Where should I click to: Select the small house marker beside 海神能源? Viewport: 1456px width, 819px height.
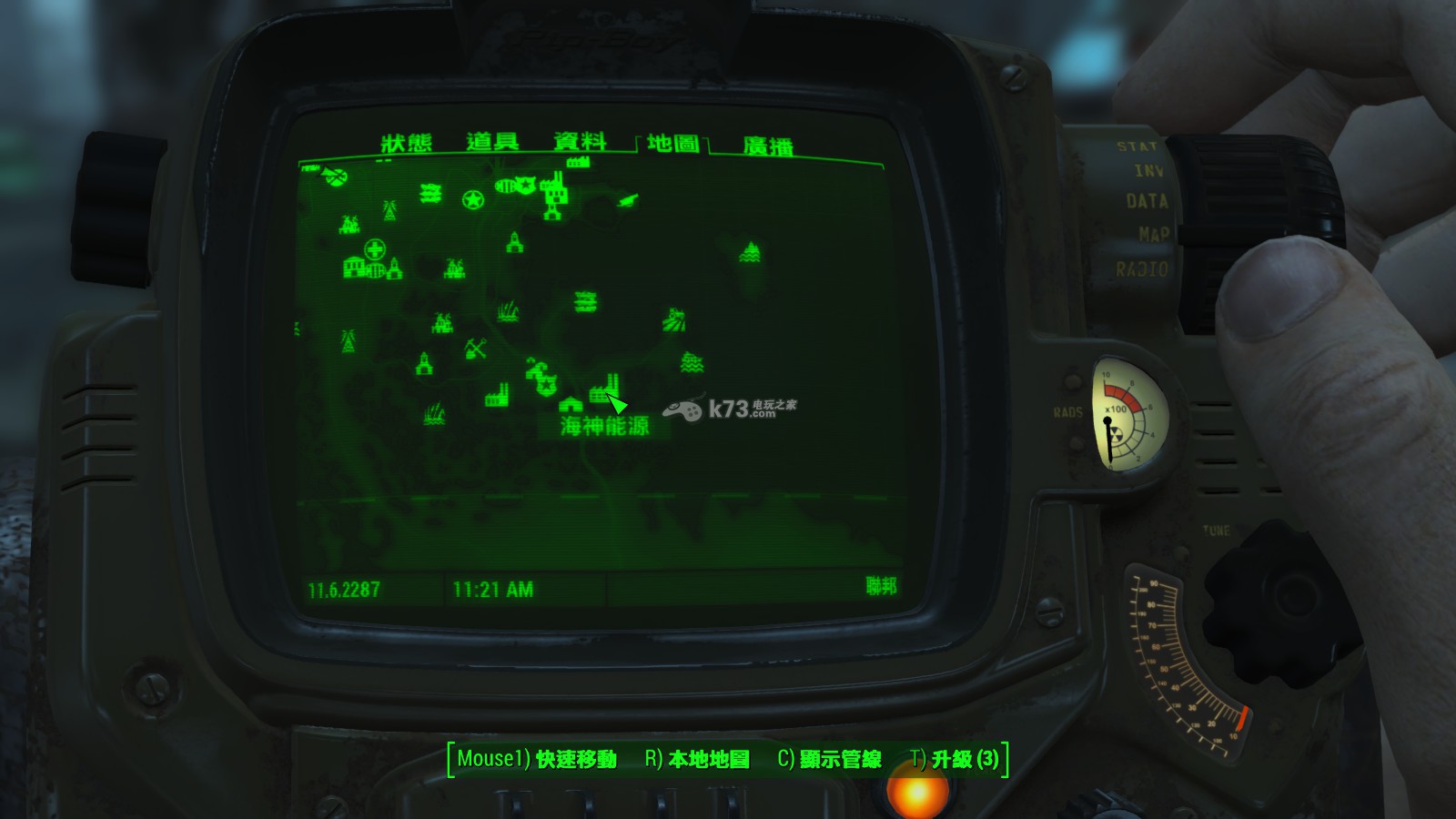click(x=571, y=403)
